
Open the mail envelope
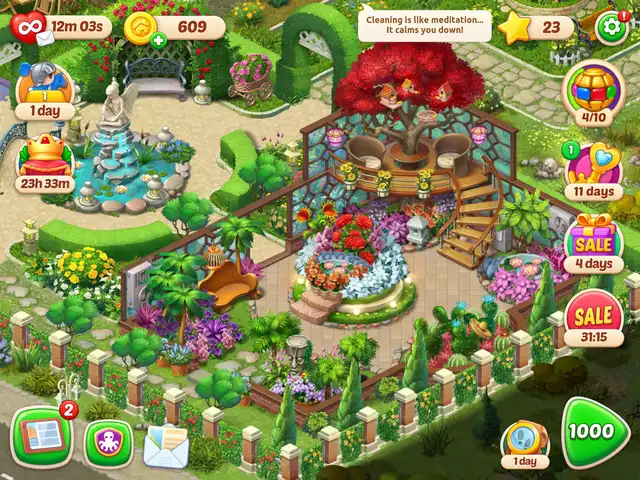pos(165,443)
